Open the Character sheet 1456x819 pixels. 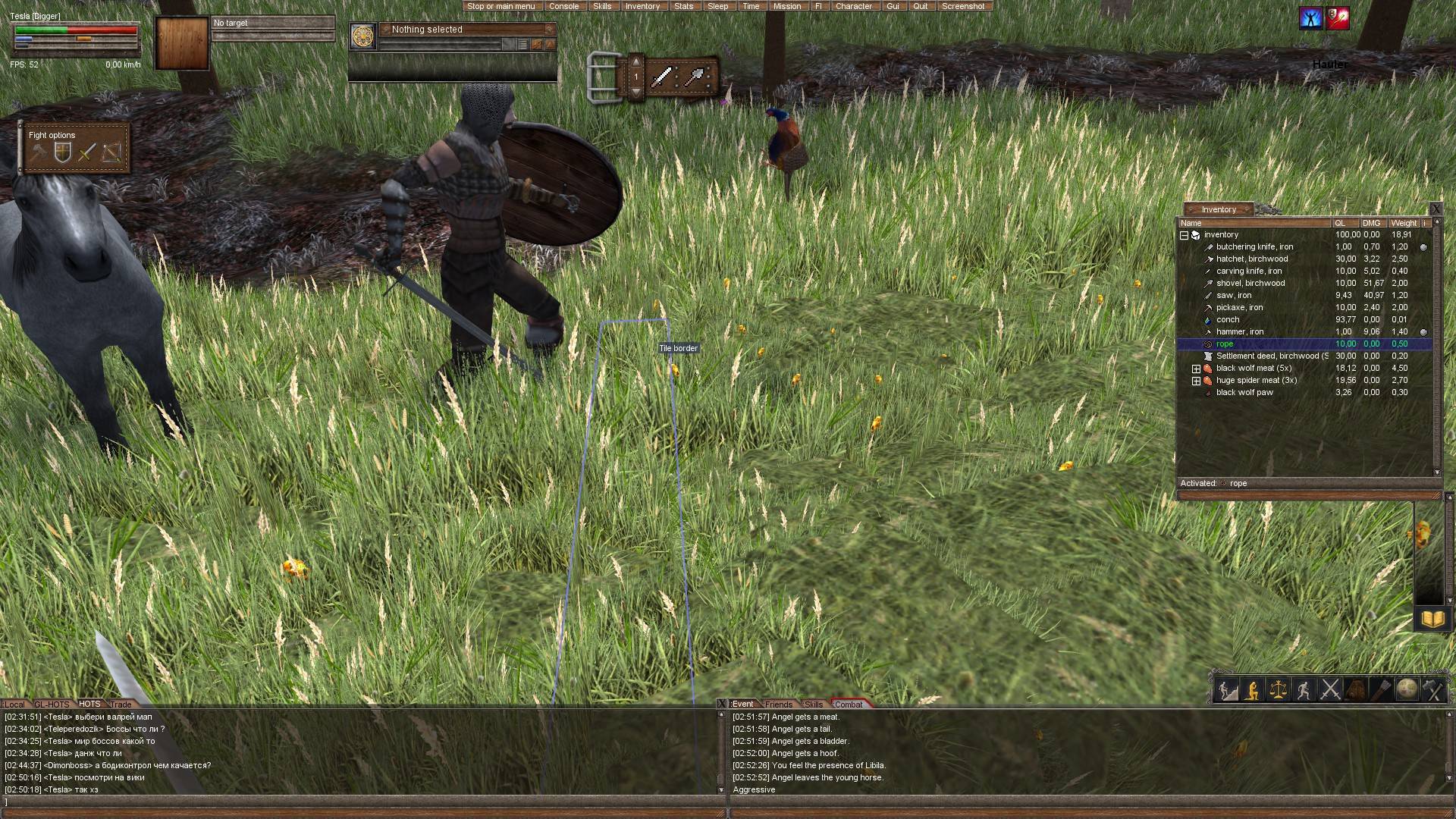click(853, 6)
